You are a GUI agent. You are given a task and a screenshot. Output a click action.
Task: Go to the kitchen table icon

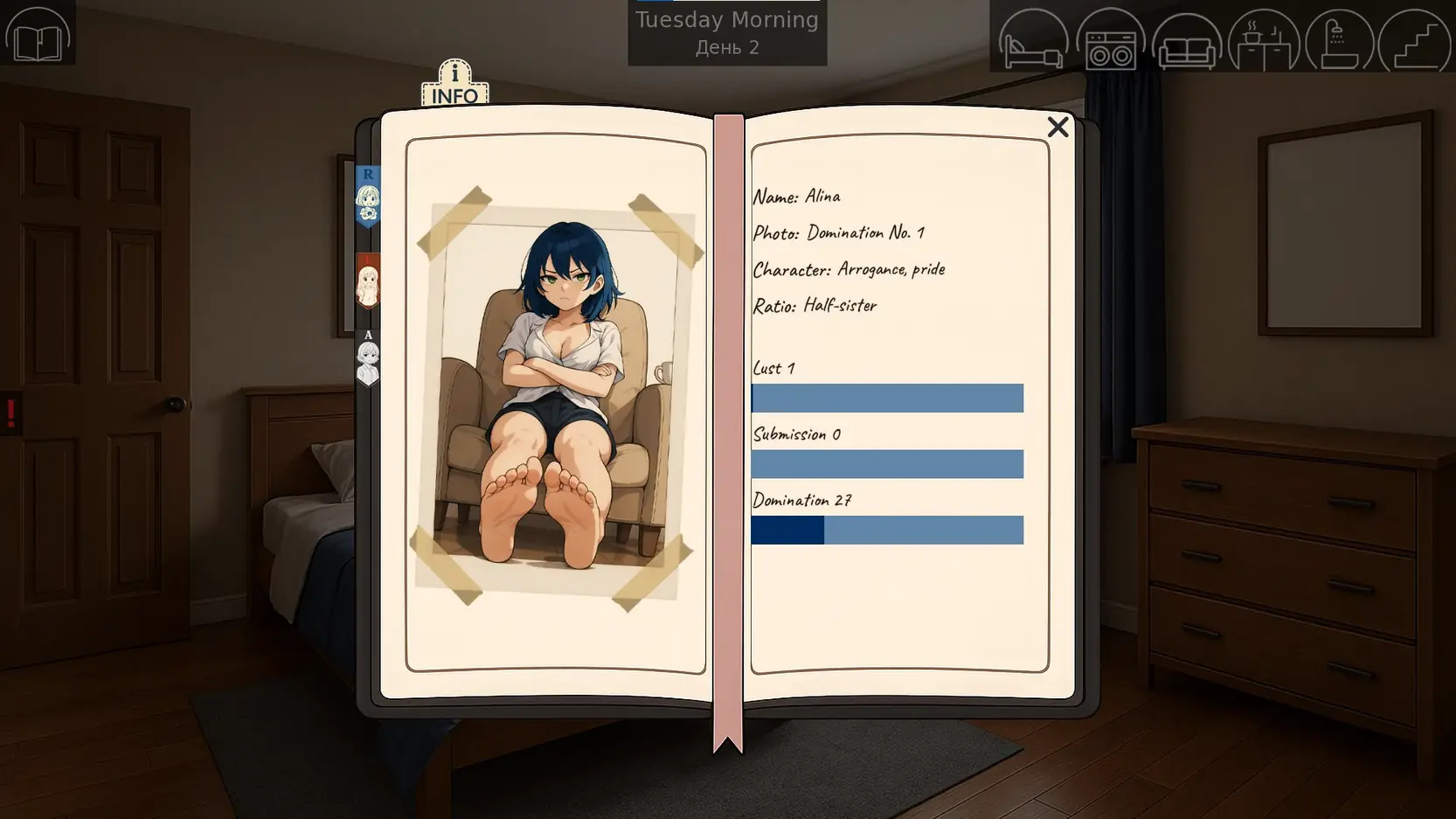point(1263,41)
